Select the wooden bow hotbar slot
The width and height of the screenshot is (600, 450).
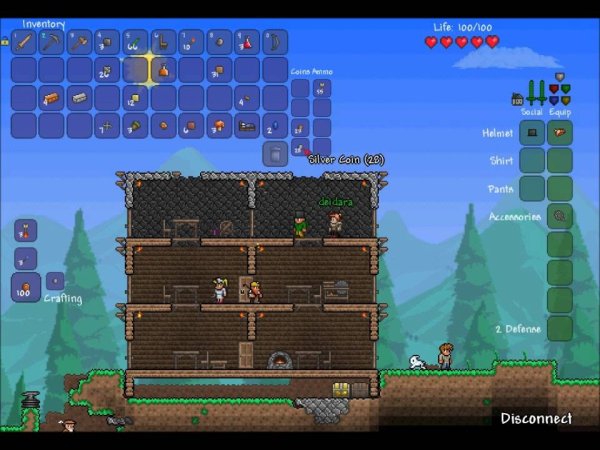(x=275, y=42)
